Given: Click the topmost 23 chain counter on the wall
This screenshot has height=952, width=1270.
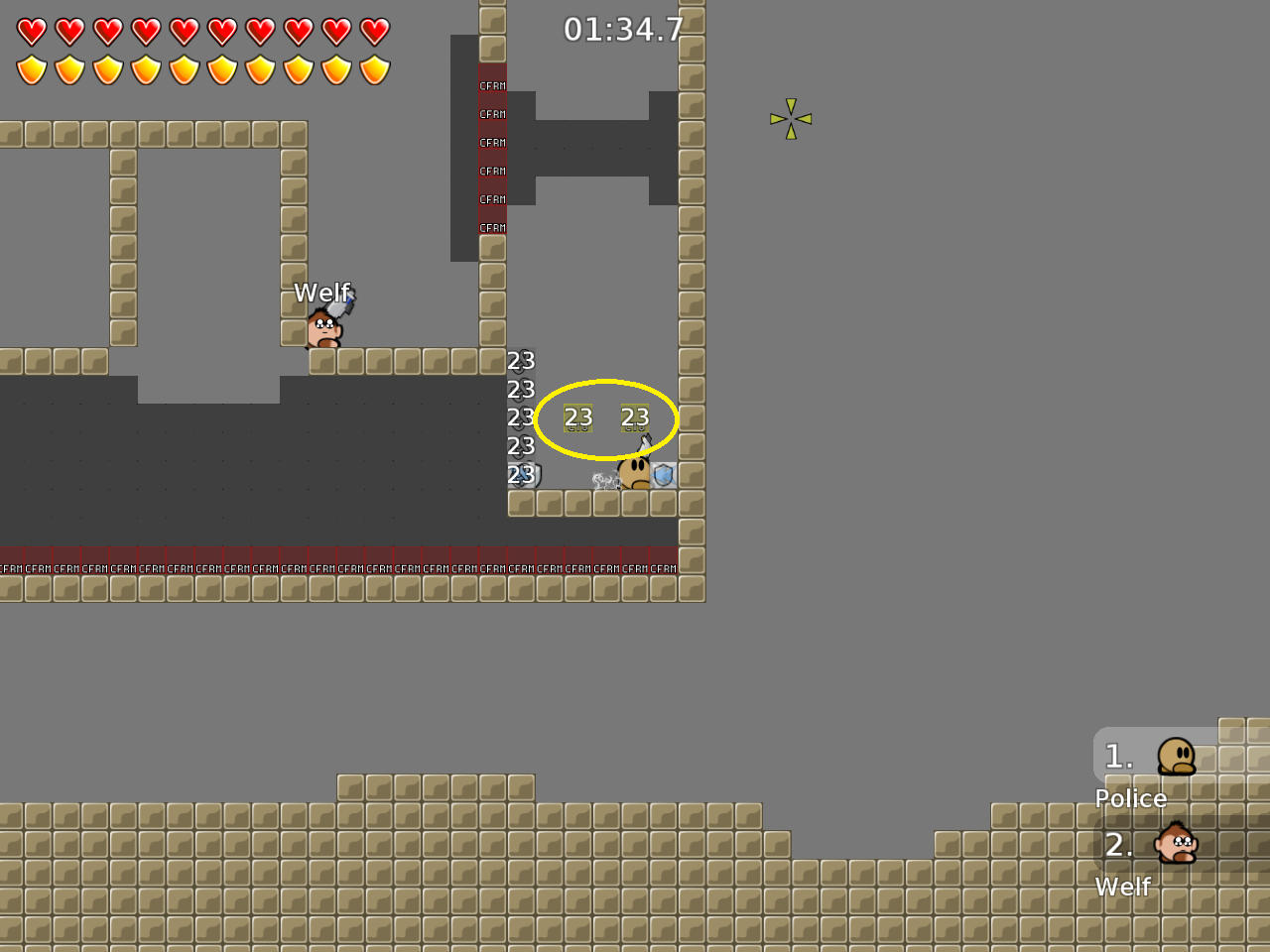Looking at the screenshot, I should click(521, 361).
